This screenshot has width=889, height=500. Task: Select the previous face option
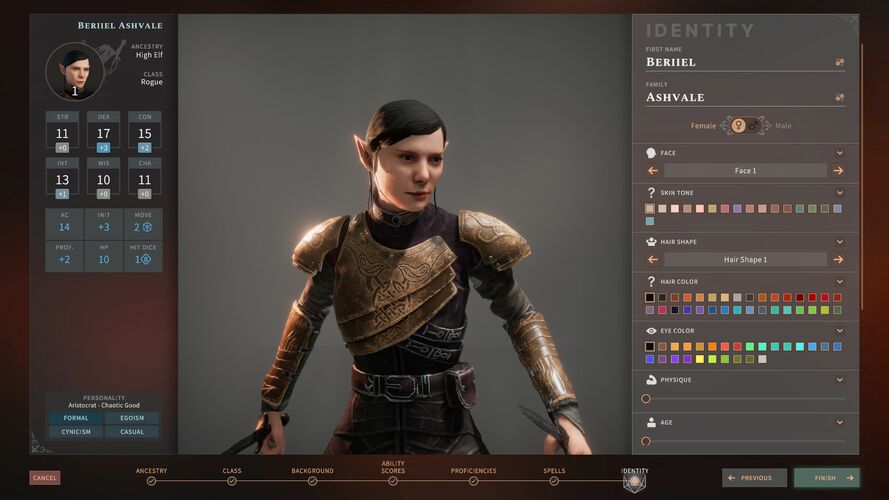point(653,171)
